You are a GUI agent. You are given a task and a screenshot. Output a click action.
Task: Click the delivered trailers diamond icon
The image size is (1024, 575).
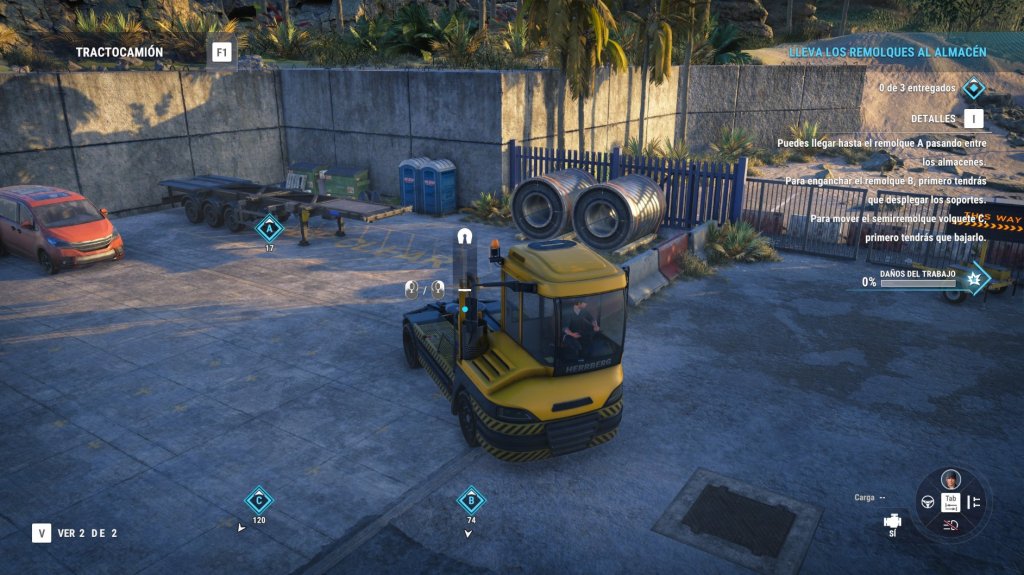click(x=973, y=88)
